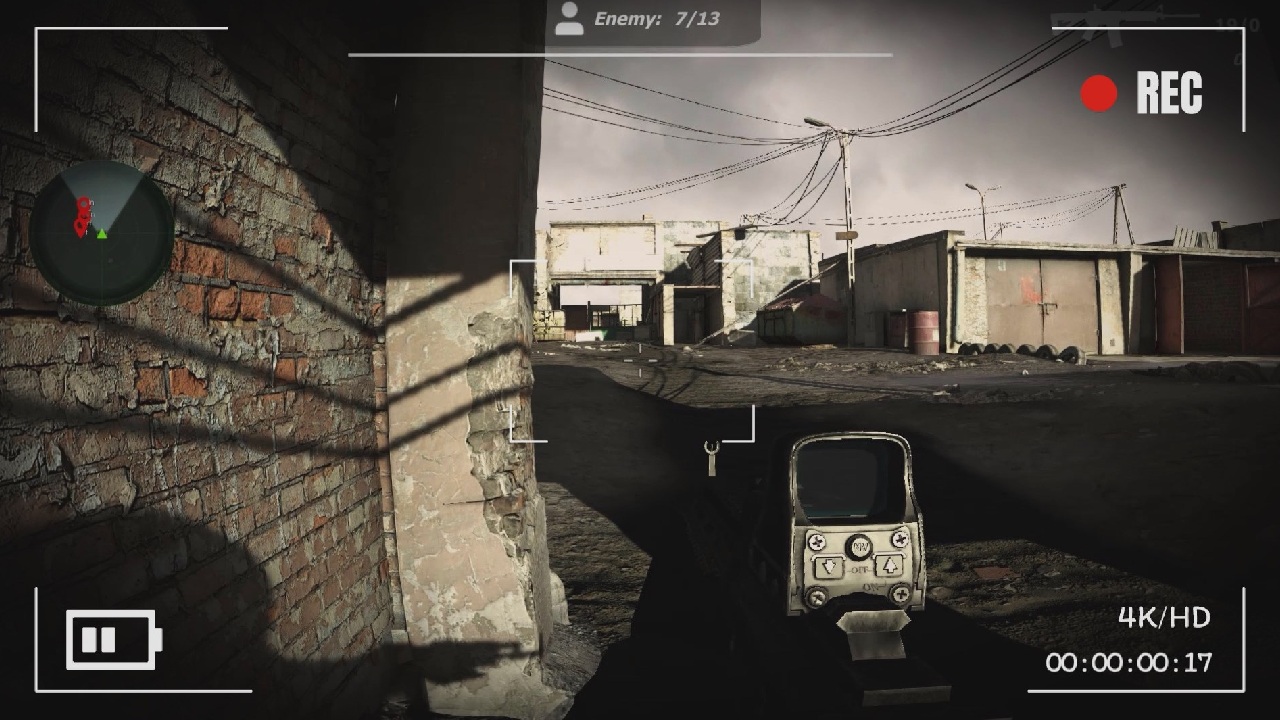Switch the sight to ON mode
Screen dimensions: 1280x720
[x=872, y=585]
